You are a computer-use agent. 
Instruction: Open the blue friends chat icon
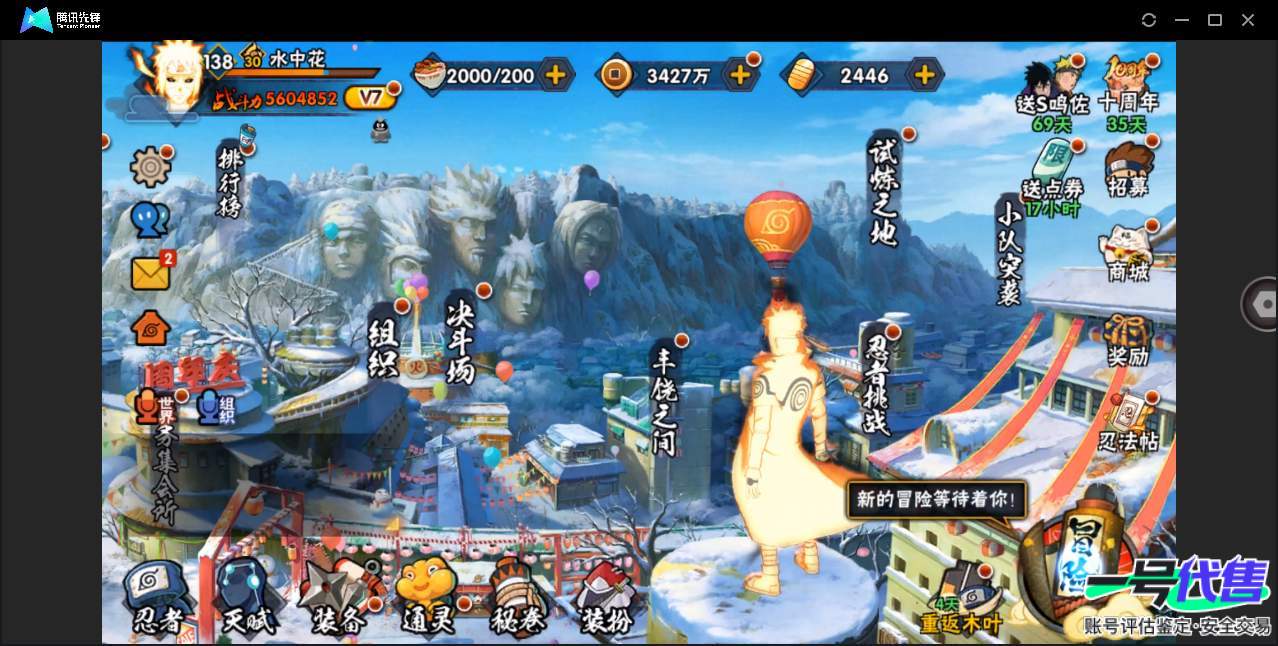coord(150,220)
